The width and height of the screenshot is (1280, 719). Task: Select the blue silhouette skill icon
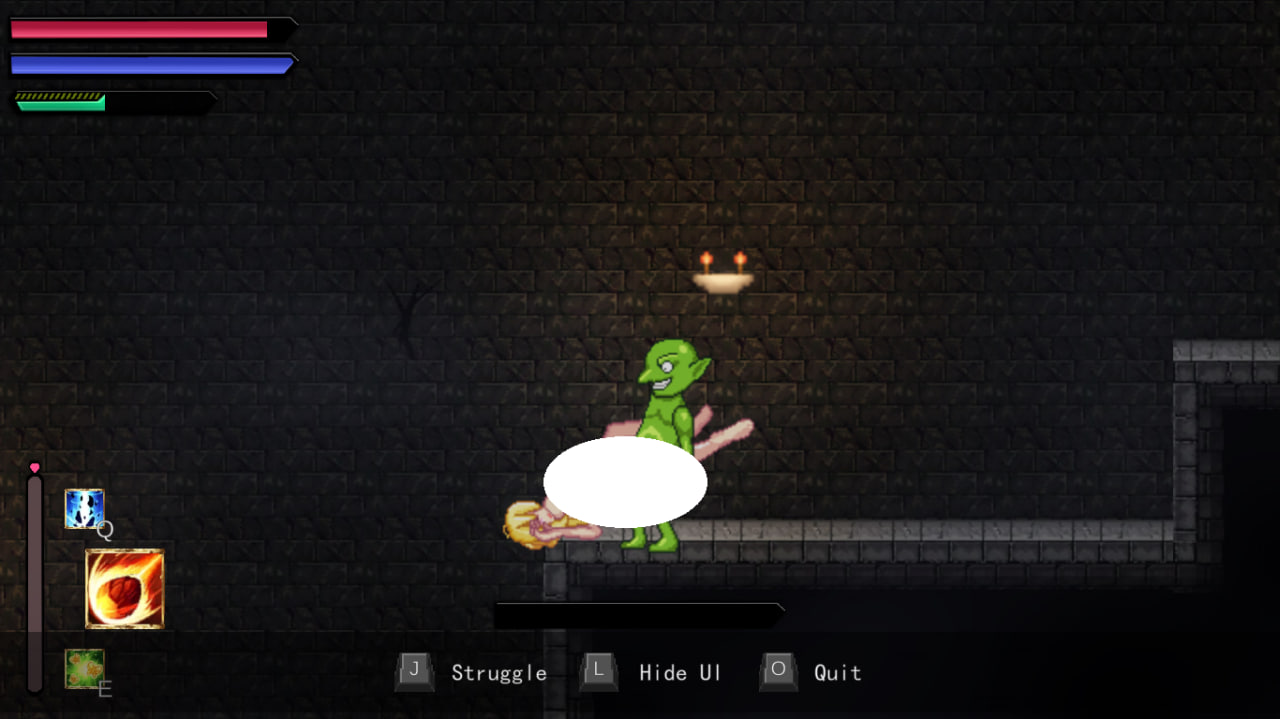[84, 508]
